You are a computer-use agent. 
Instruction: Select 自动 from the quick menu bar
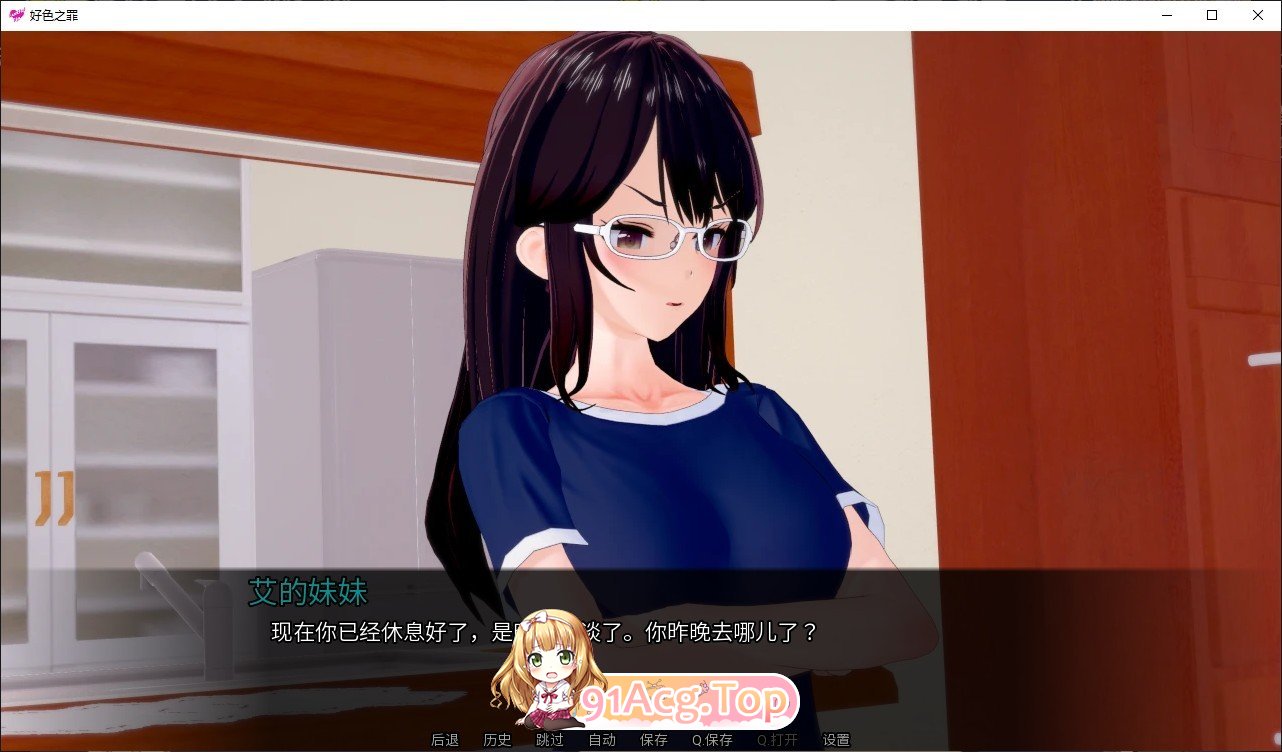tap(601, 740)
